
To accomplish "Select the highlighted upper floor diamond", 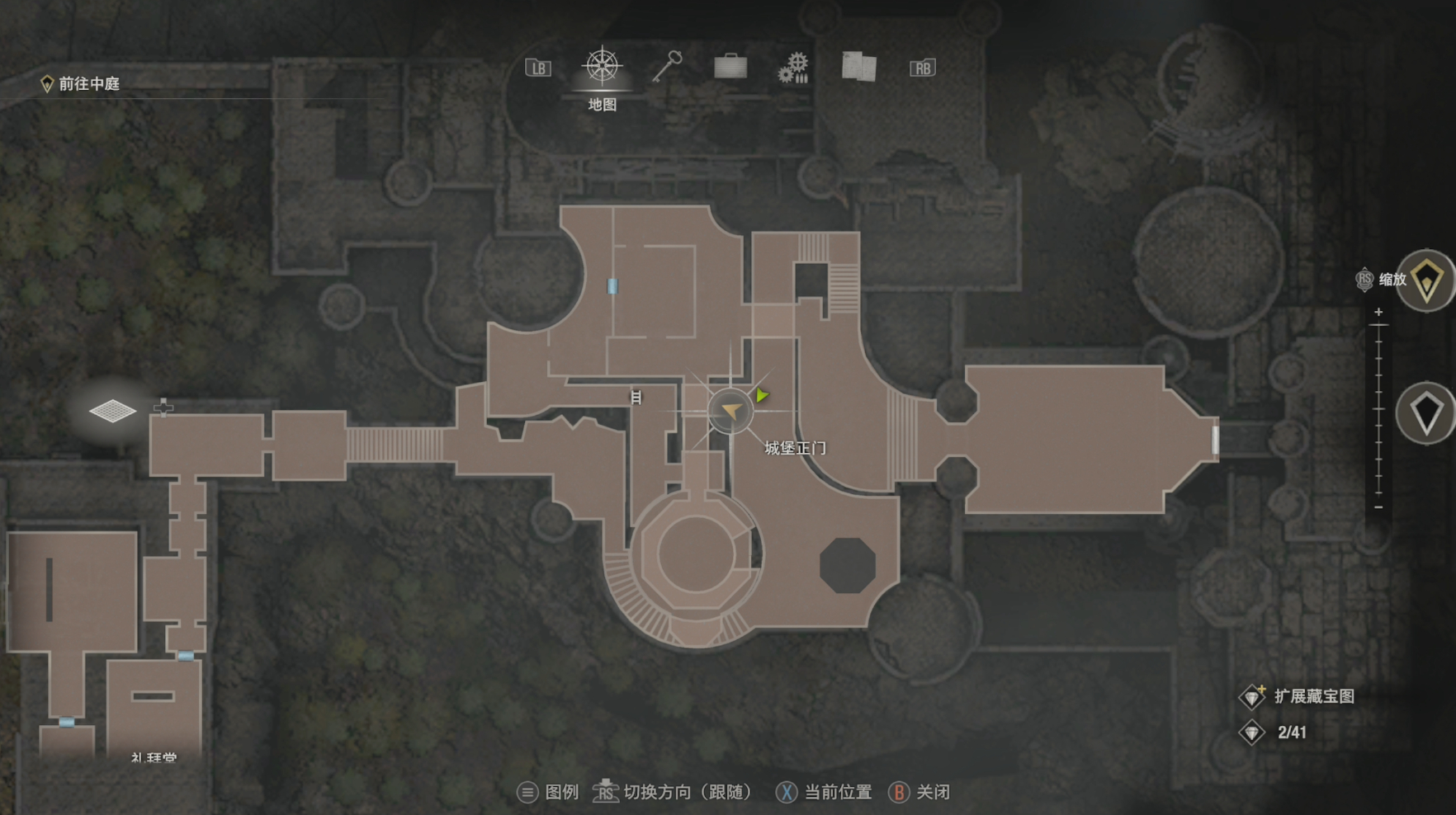I will pos(1427,280).
